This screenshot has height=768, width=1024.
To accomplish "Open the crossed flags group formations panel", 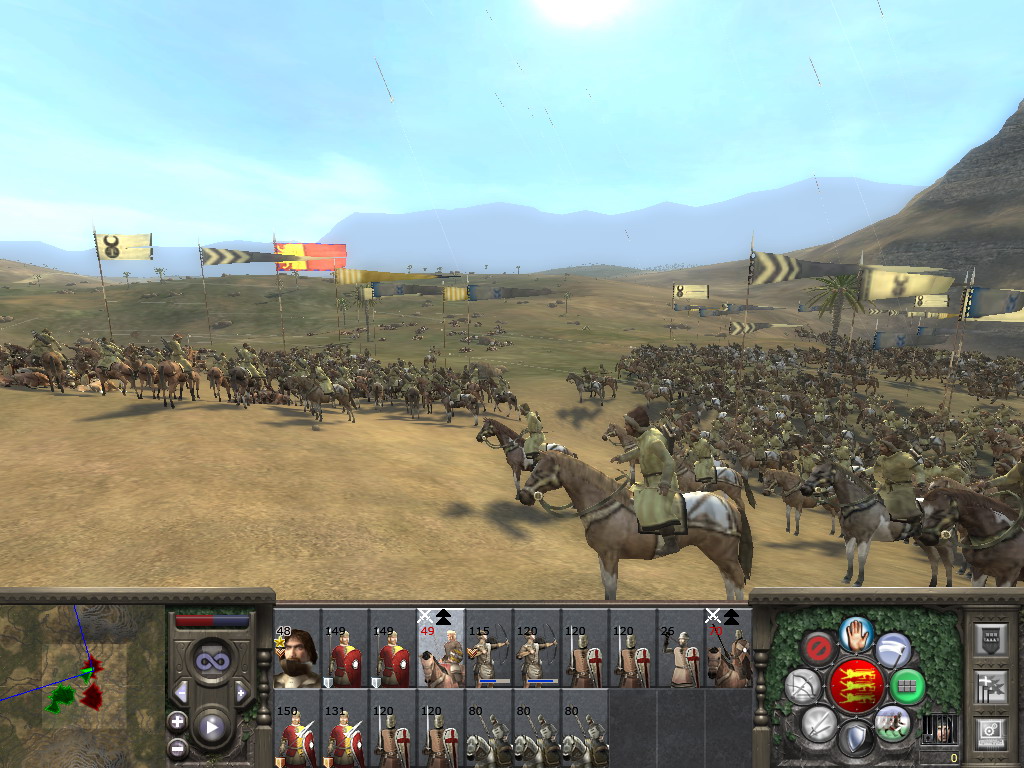I will click(989, 686).
